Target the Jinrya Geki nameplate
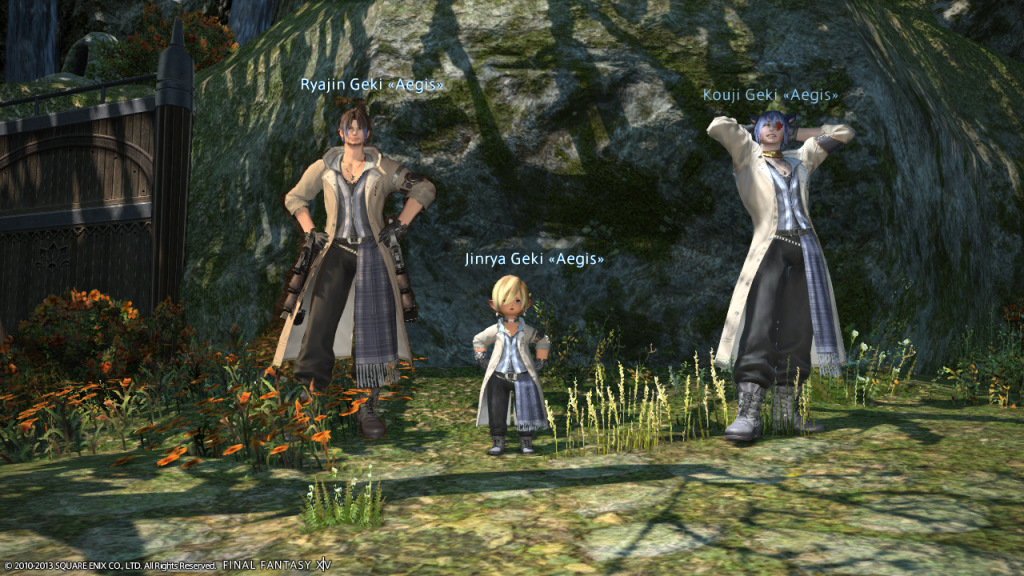The height and width of the screenshot is (576, 1024). pos(534,259)
